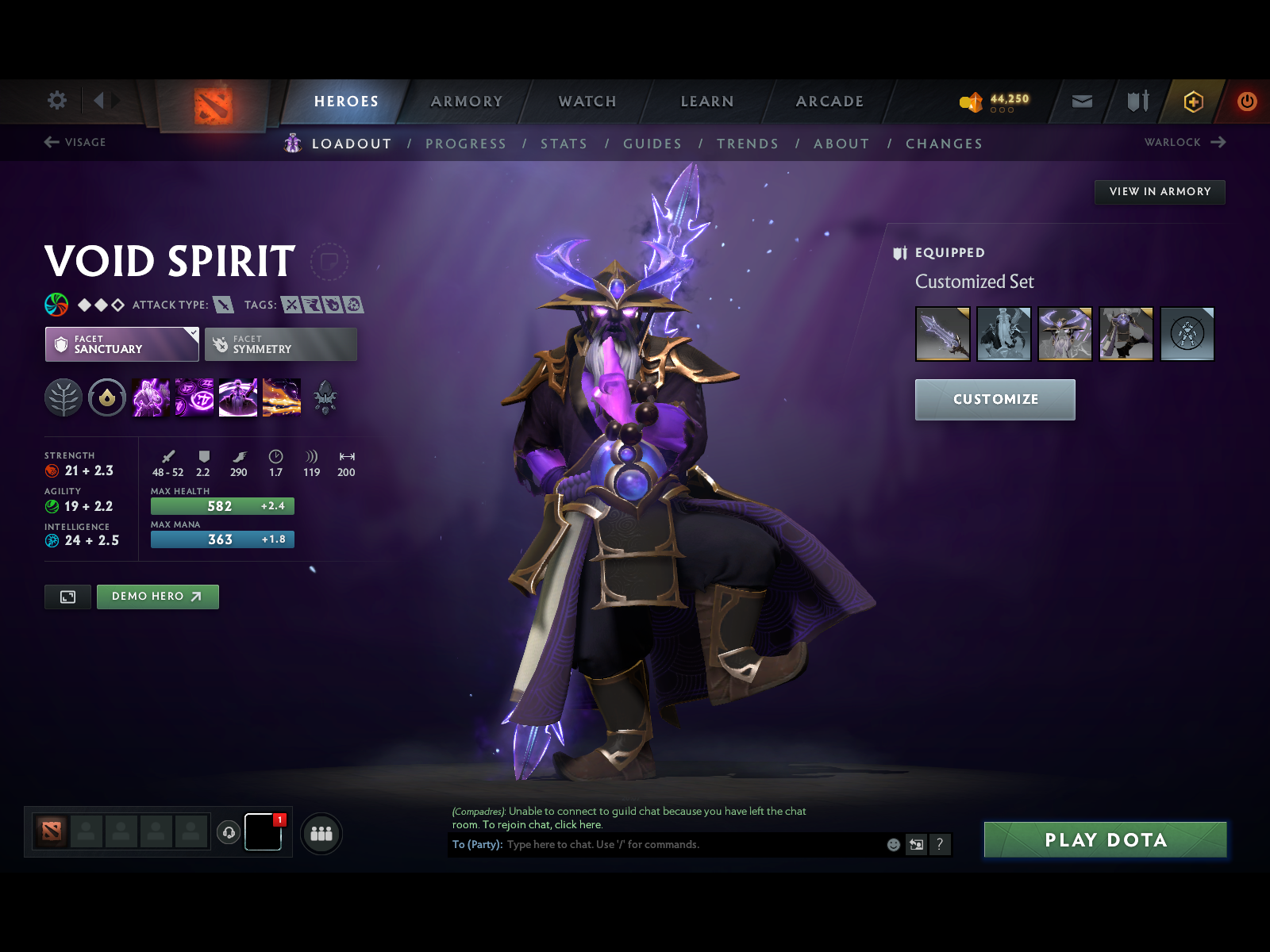The height and width of the screenshot is (952, 1270).
Task: Click the Resonant Pulse ability icon
Action: coord(237,397)
